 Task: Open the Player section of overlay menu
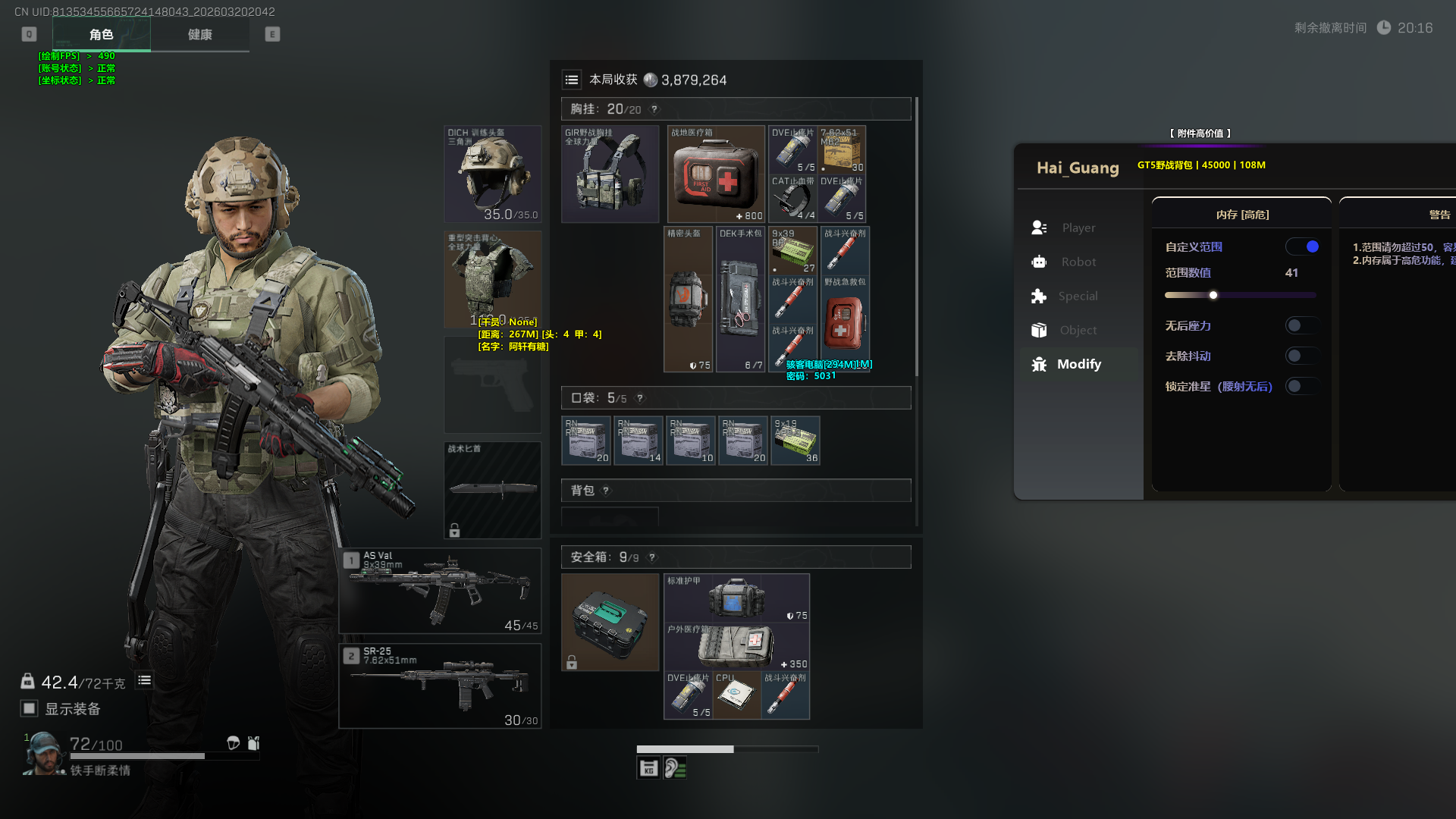tap(1078, 227)
